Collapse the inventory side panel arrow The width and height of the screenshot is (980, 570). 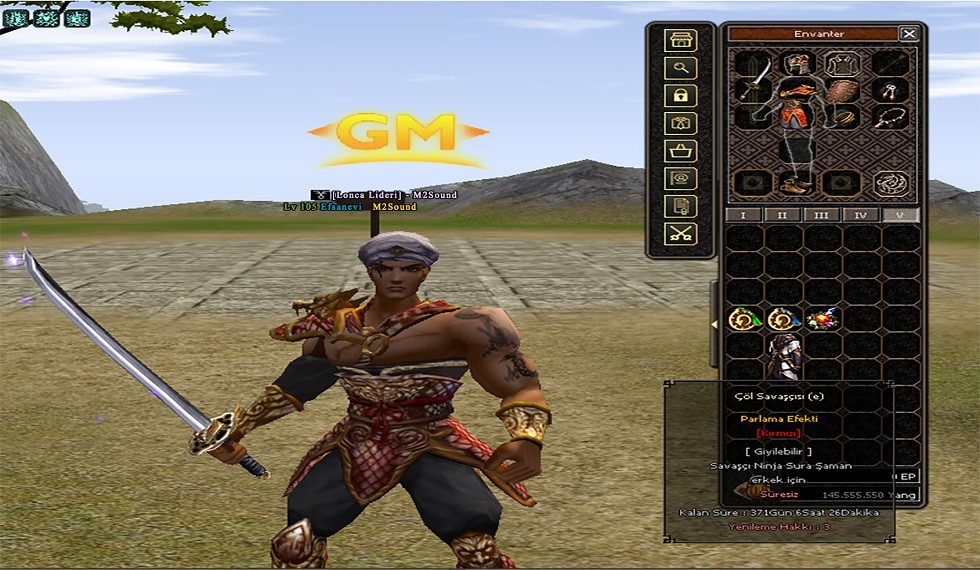(x=715, y=324)
